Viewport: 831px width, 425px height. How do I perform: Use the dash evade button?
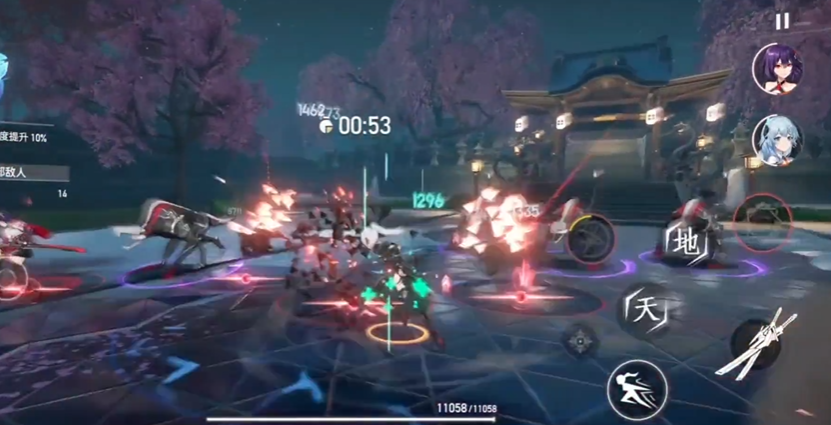(636, 386)
